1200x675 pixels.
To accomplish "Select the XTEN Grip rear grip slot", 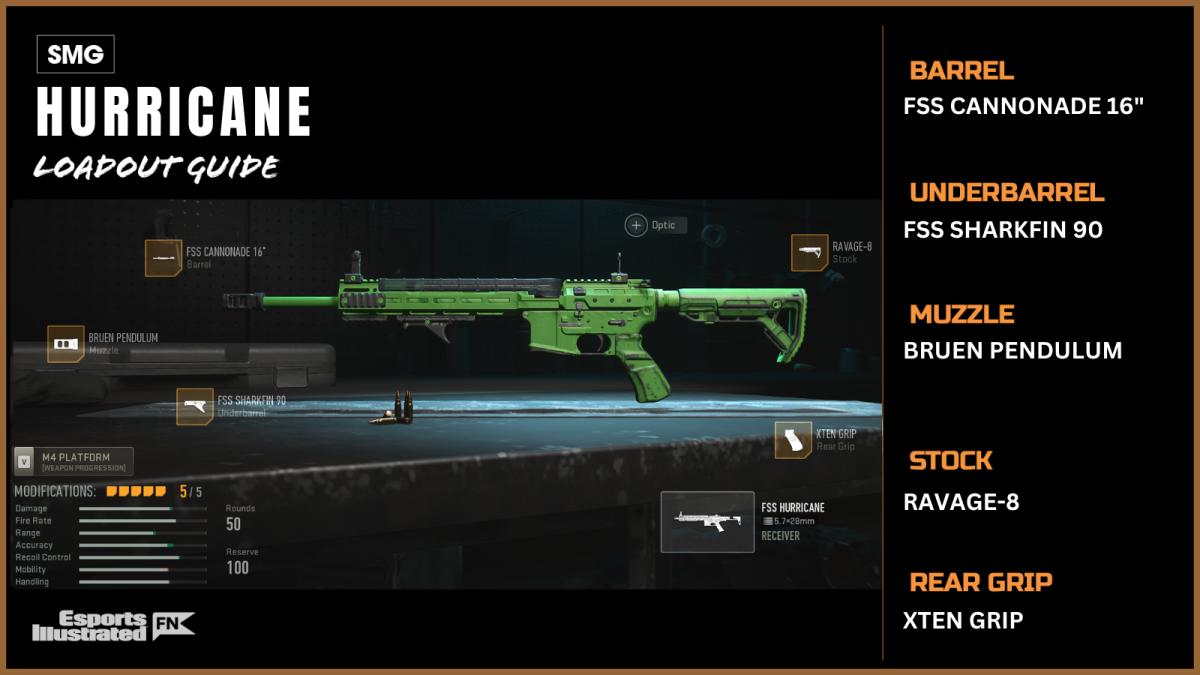I will [x=793, y=439].
